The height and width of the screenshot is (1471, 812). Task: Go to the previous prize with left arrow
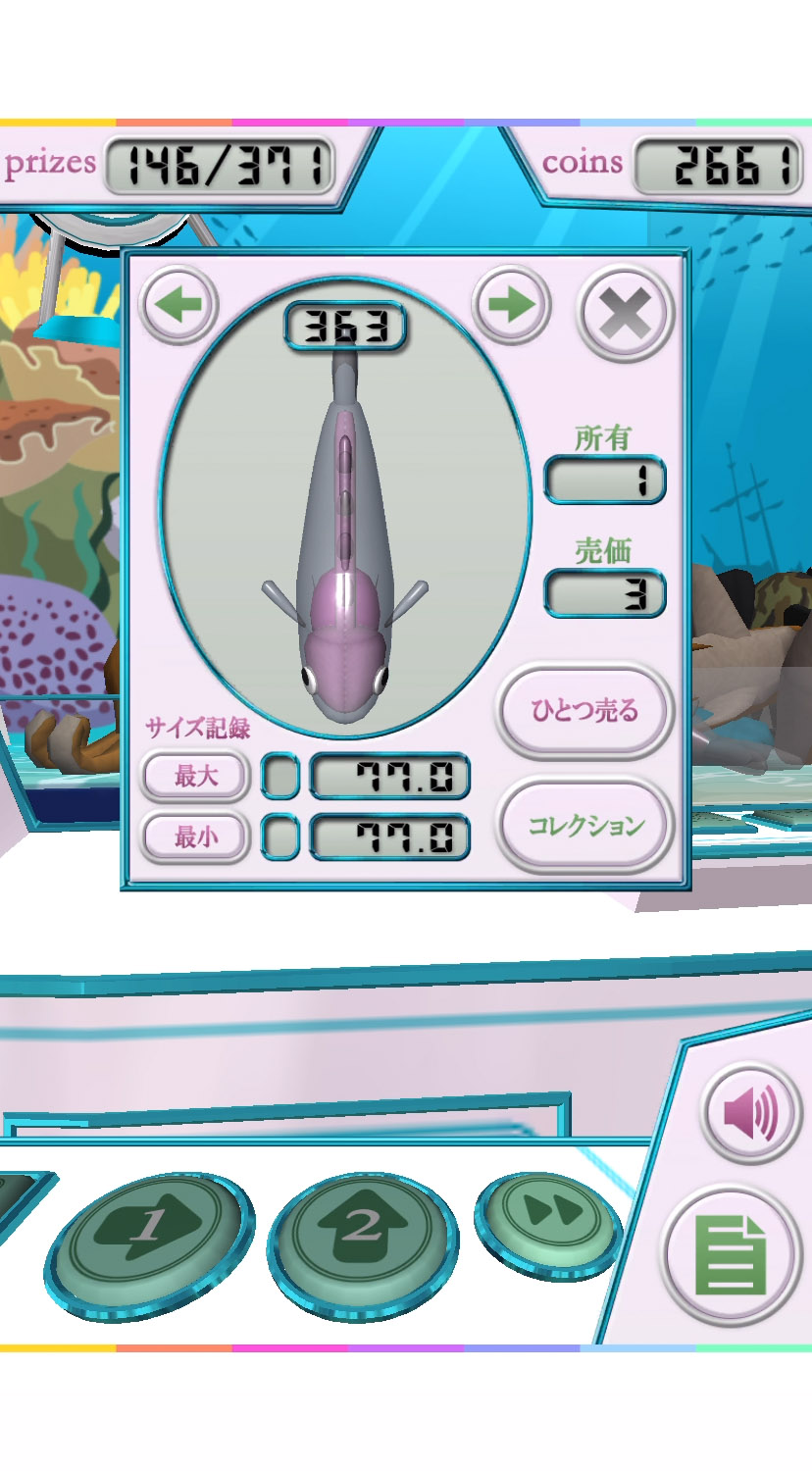point(179,304)
